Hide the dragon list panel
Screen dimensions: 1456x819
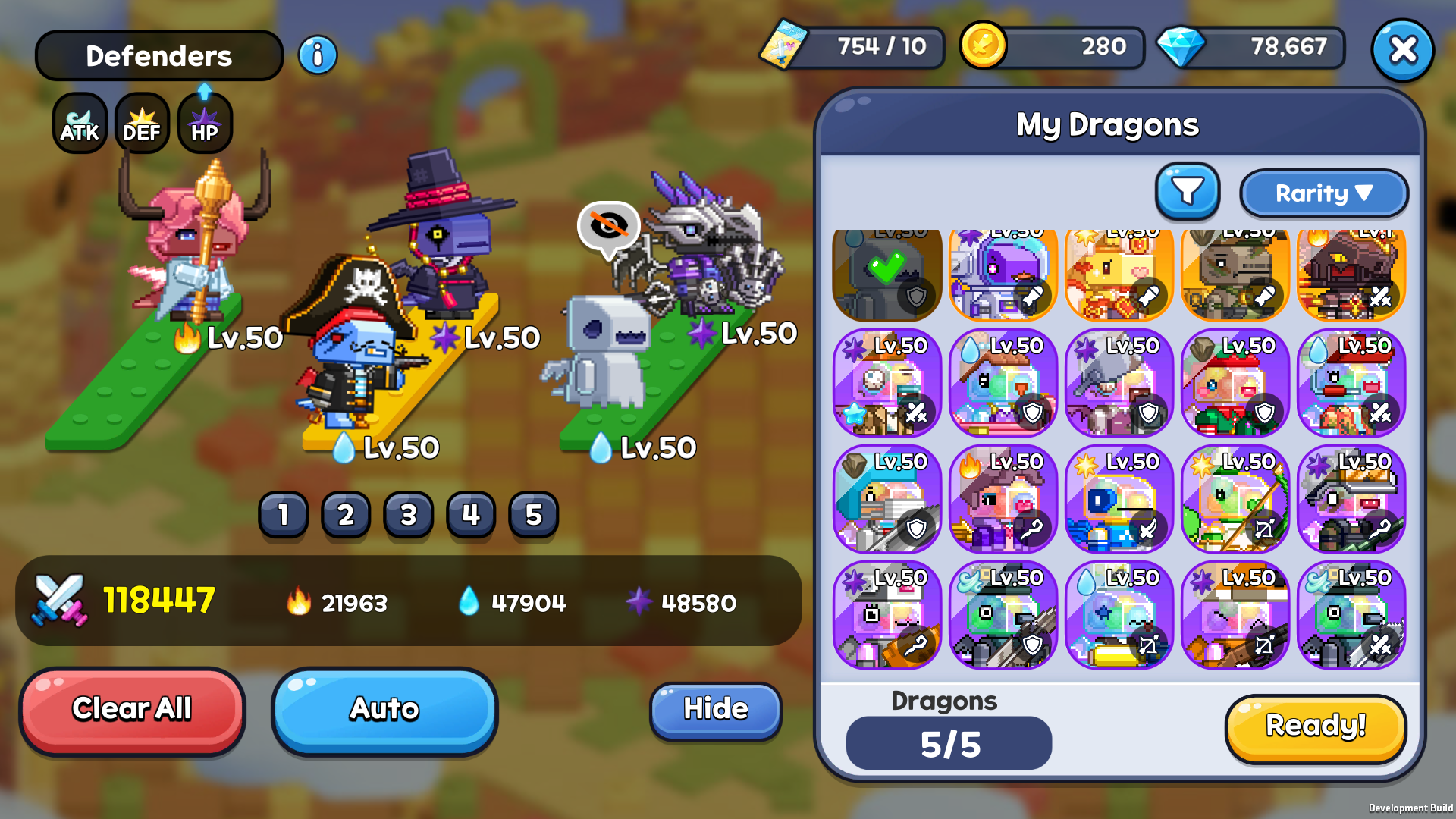pyautogui.click(x=715, y=709)
